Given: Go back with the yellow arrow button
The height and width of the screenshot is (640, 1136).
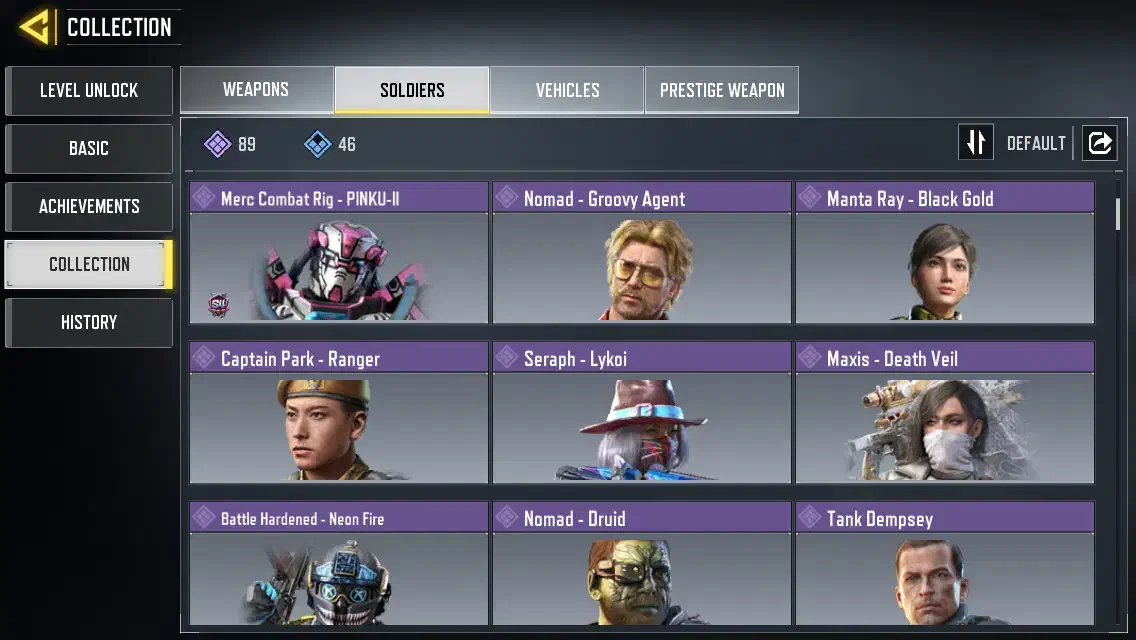Looking at the screenshot, I should click(37, 27).
